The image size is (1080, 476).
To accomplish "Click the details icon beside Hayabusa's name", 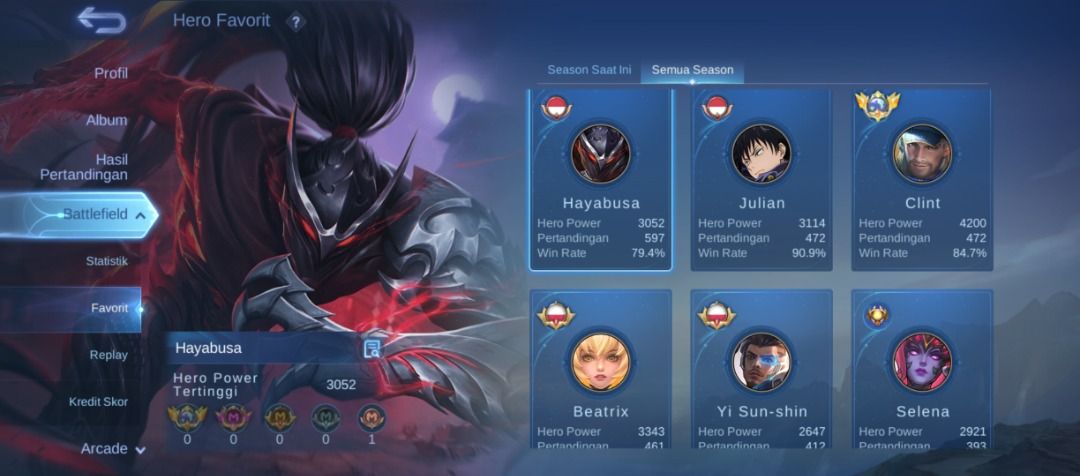I will tap(372, 348).
